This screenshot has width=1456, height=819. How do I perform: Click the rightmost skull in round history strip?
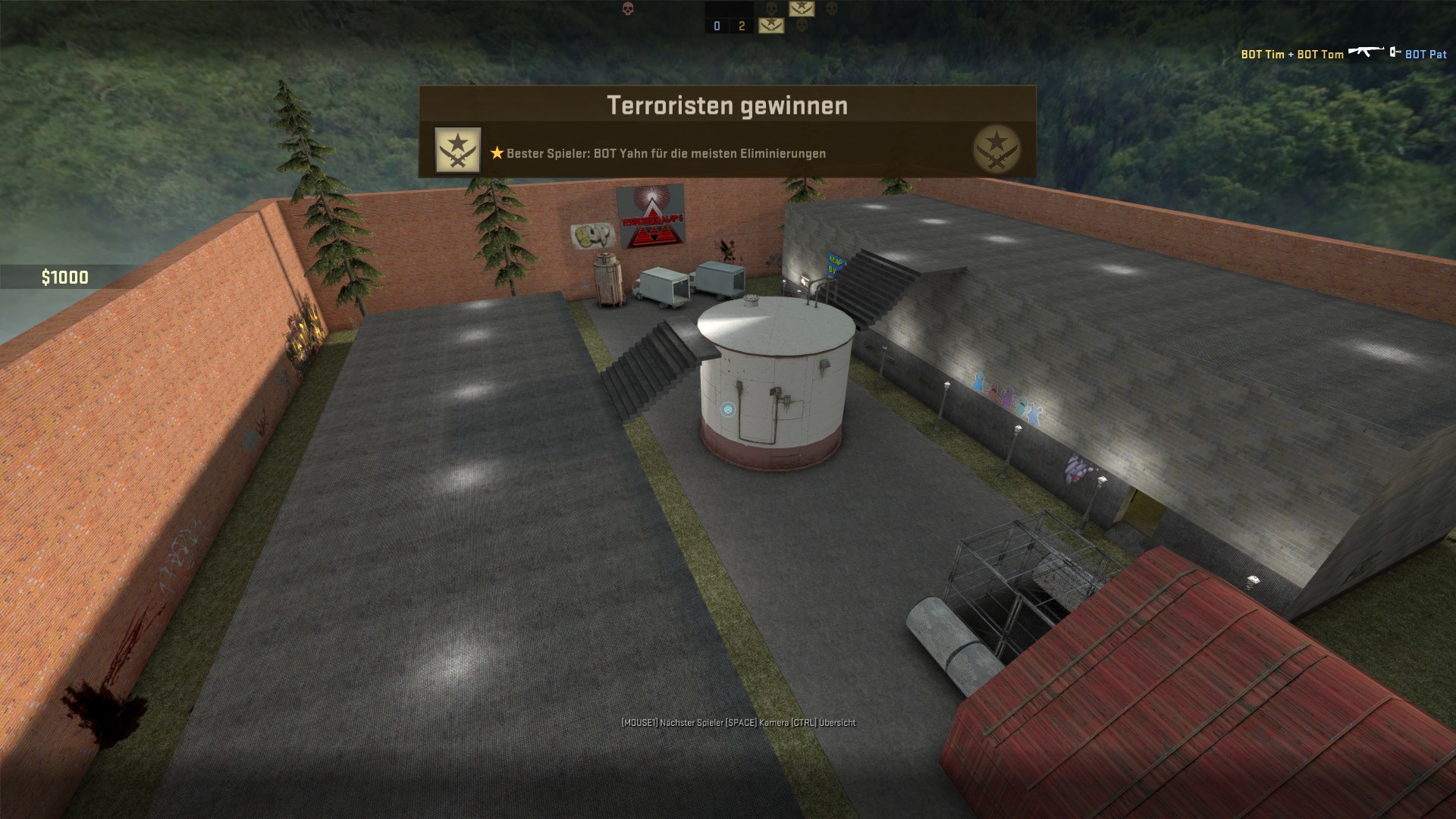click(831, 8)
